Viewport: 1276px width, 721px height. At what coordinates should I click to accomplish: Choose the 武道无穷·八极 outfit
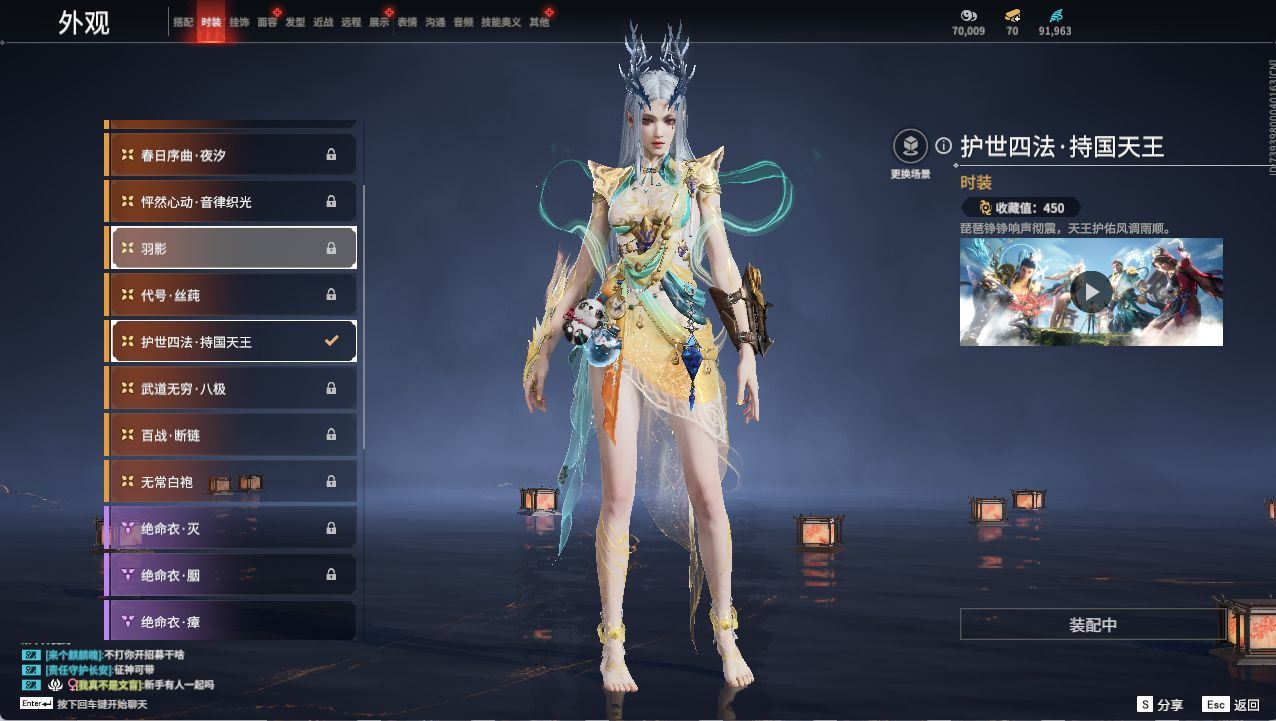pyautogui.click(x=231, y=388)
